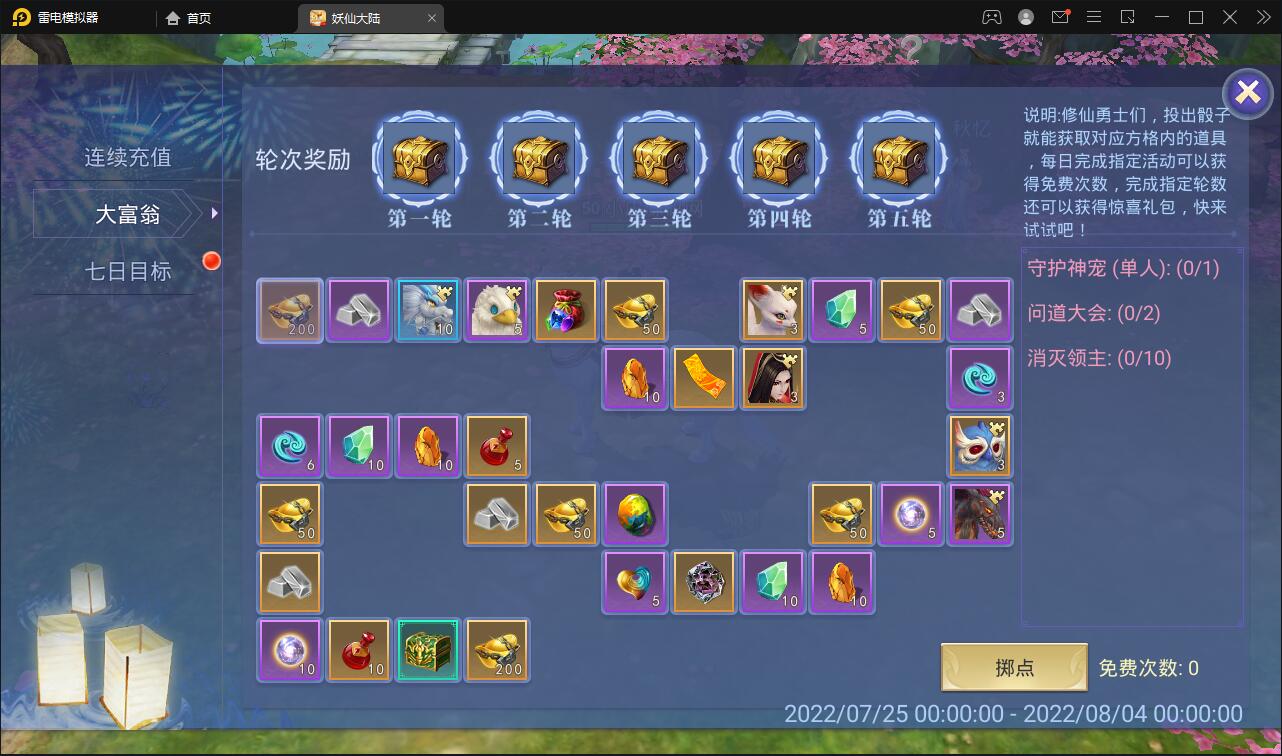Select the blue dragon pet icon

point(428,309)
